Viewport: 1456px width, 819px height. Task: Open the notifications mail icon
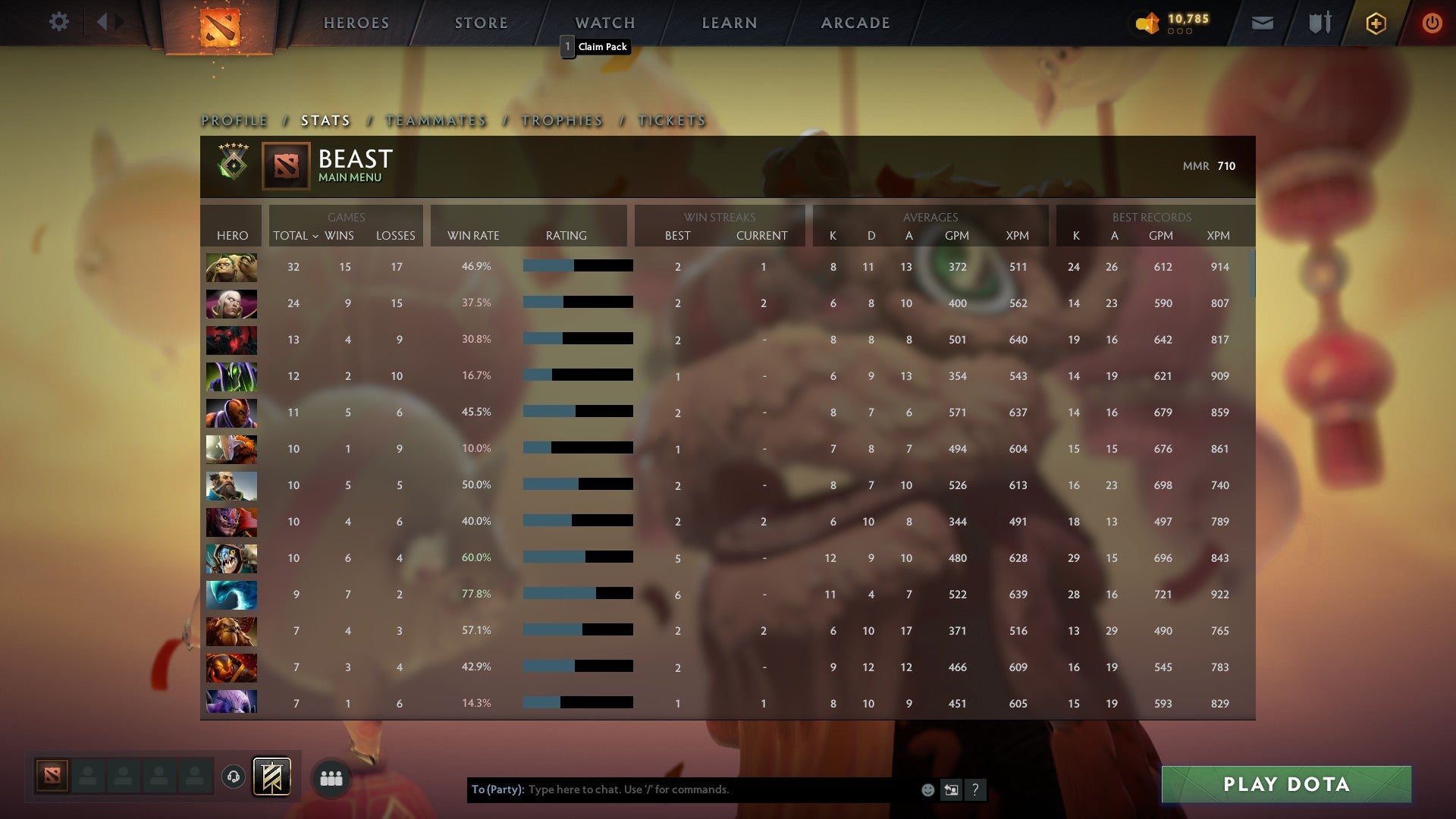pos(1263,22)
